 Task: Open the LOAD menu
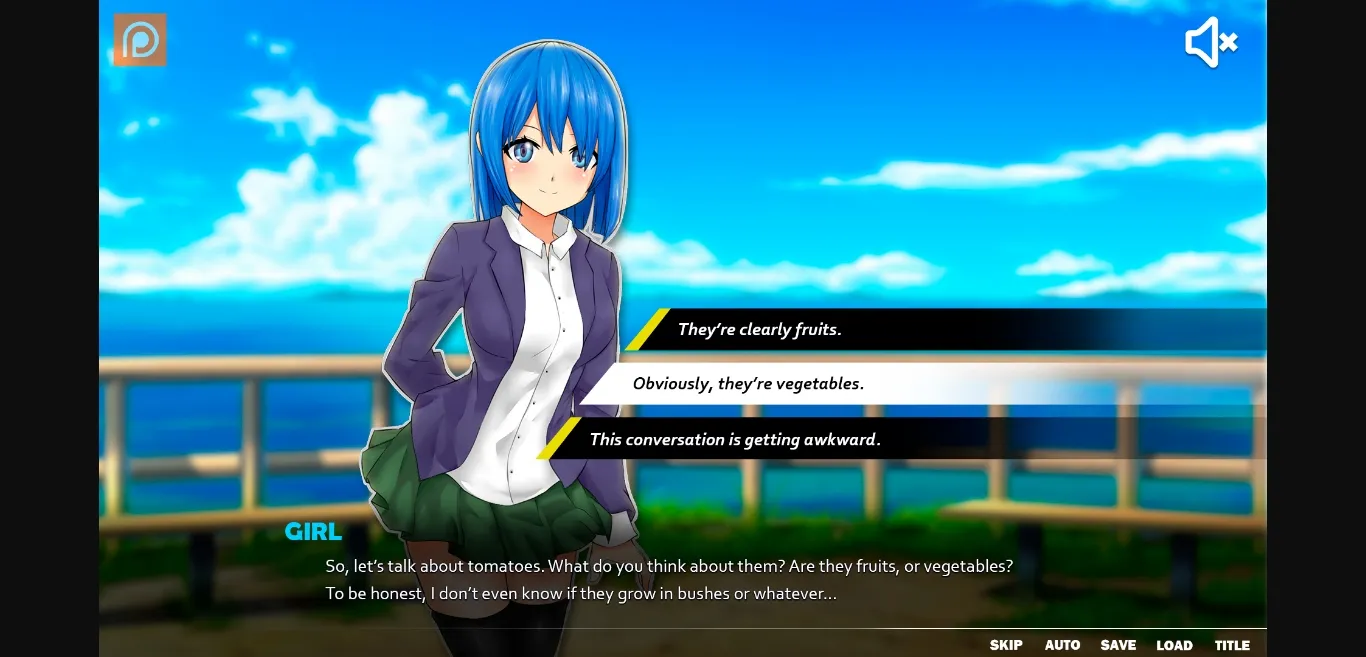click(x=1174, y=645)
